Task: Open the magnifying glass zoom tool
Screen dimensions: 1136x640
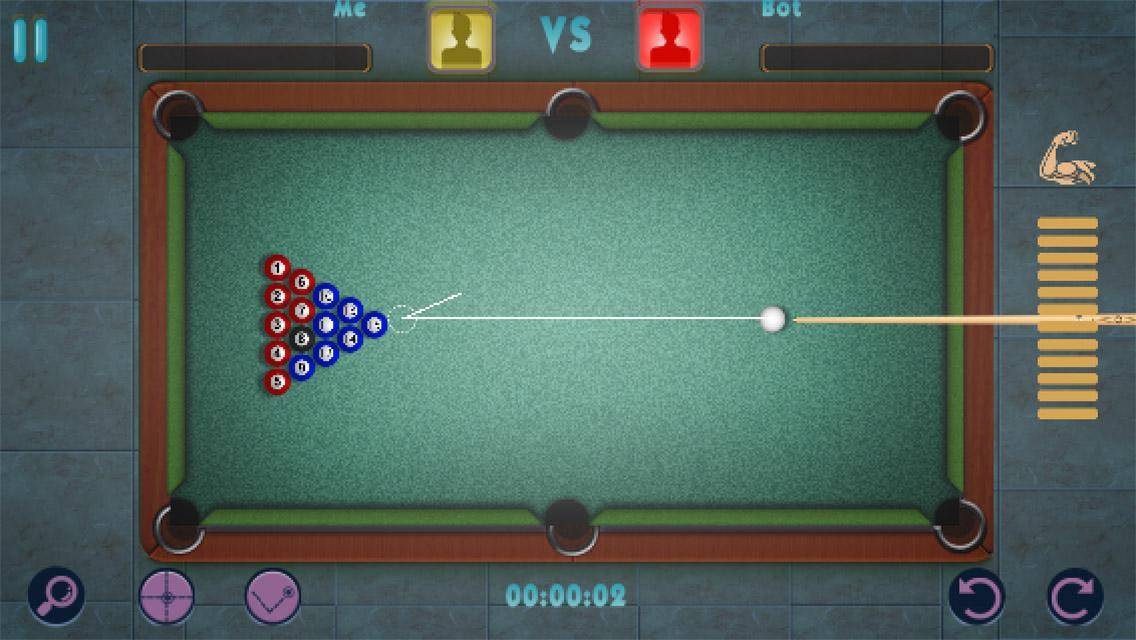Action: pos(56,596)
